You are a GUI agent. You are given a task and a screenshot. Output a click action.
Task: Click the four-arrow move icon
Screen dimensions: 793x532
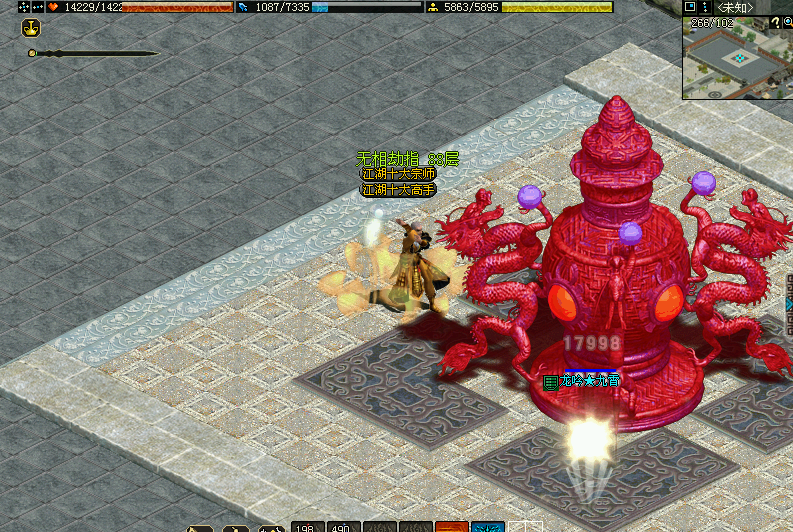coord(24,7)
